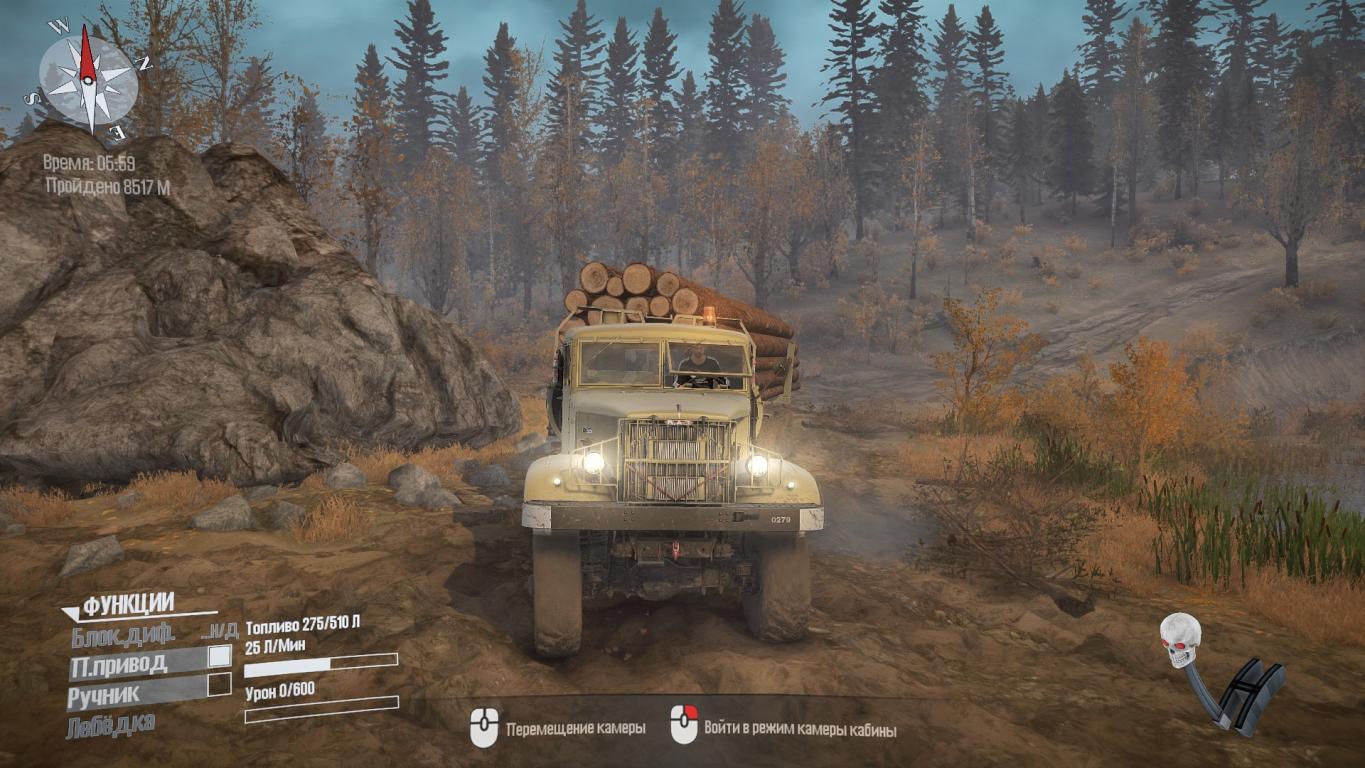The height and width of the screenshot is (768, 1365).
Task: Toggle the Ручник handbrake function
Action: [104, 693]
